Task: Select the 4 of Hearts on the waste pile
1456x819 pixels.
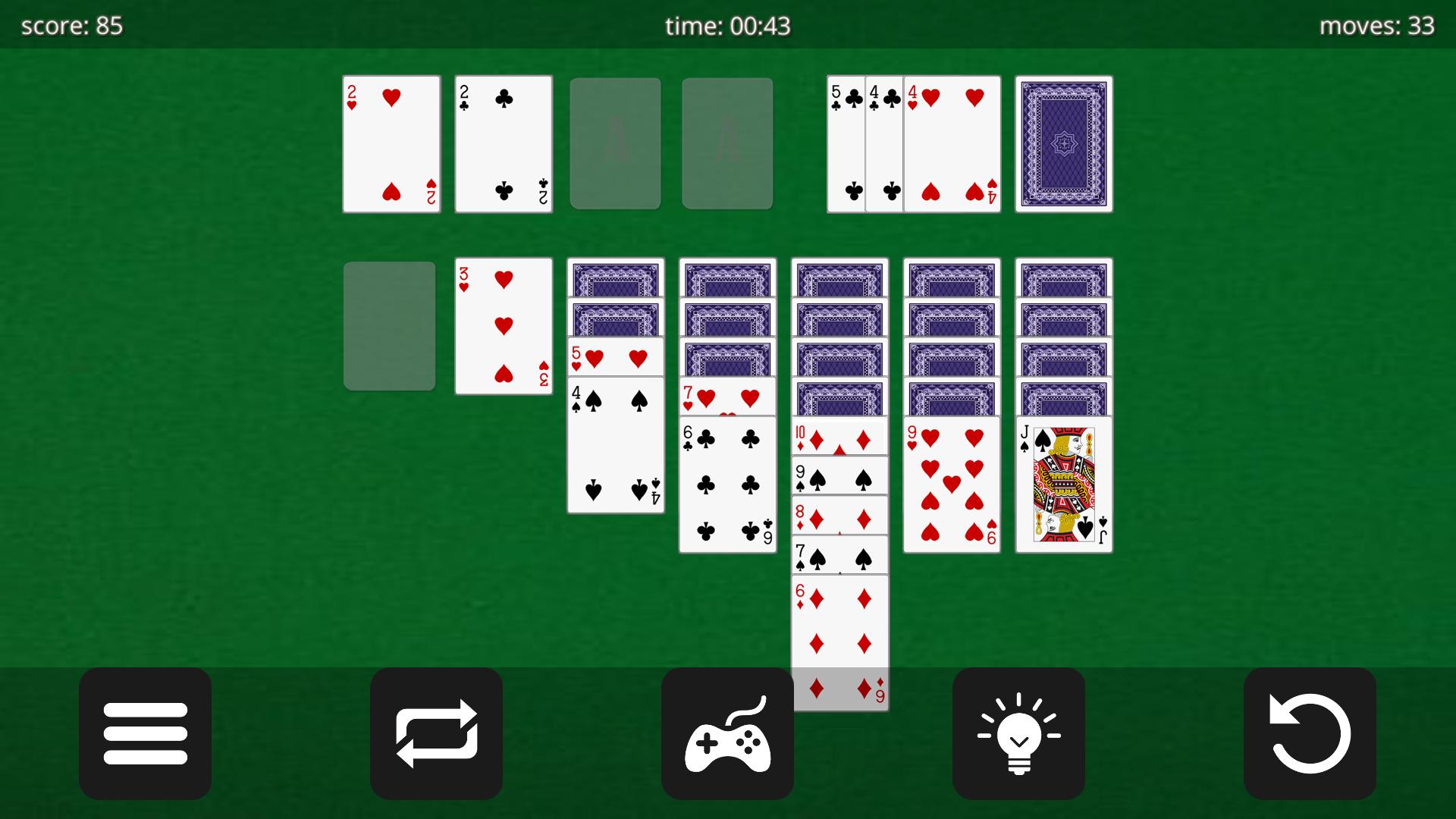Action: [952, 143]
